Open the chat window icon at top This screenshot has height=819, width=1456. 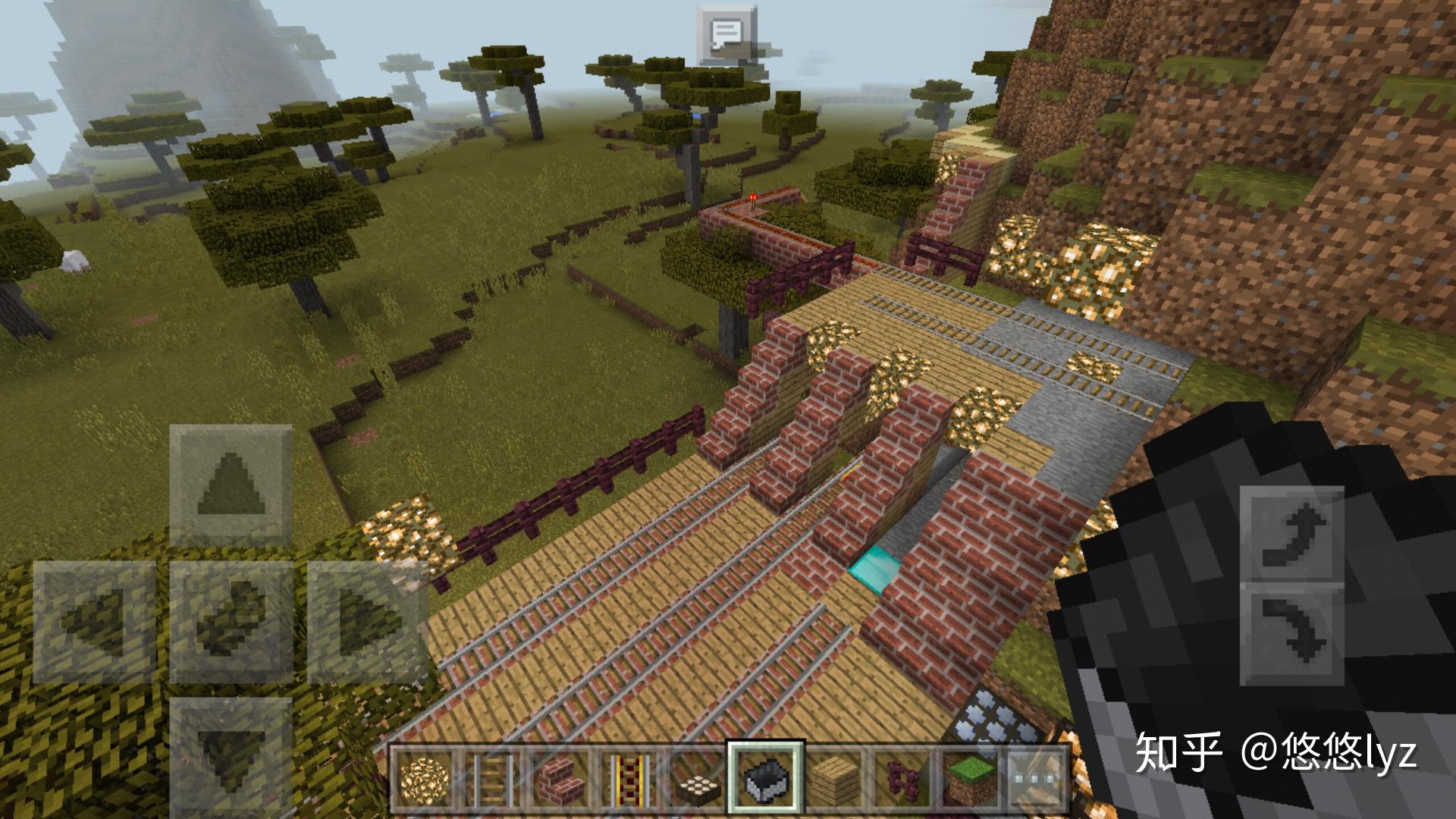coord(724,34)
